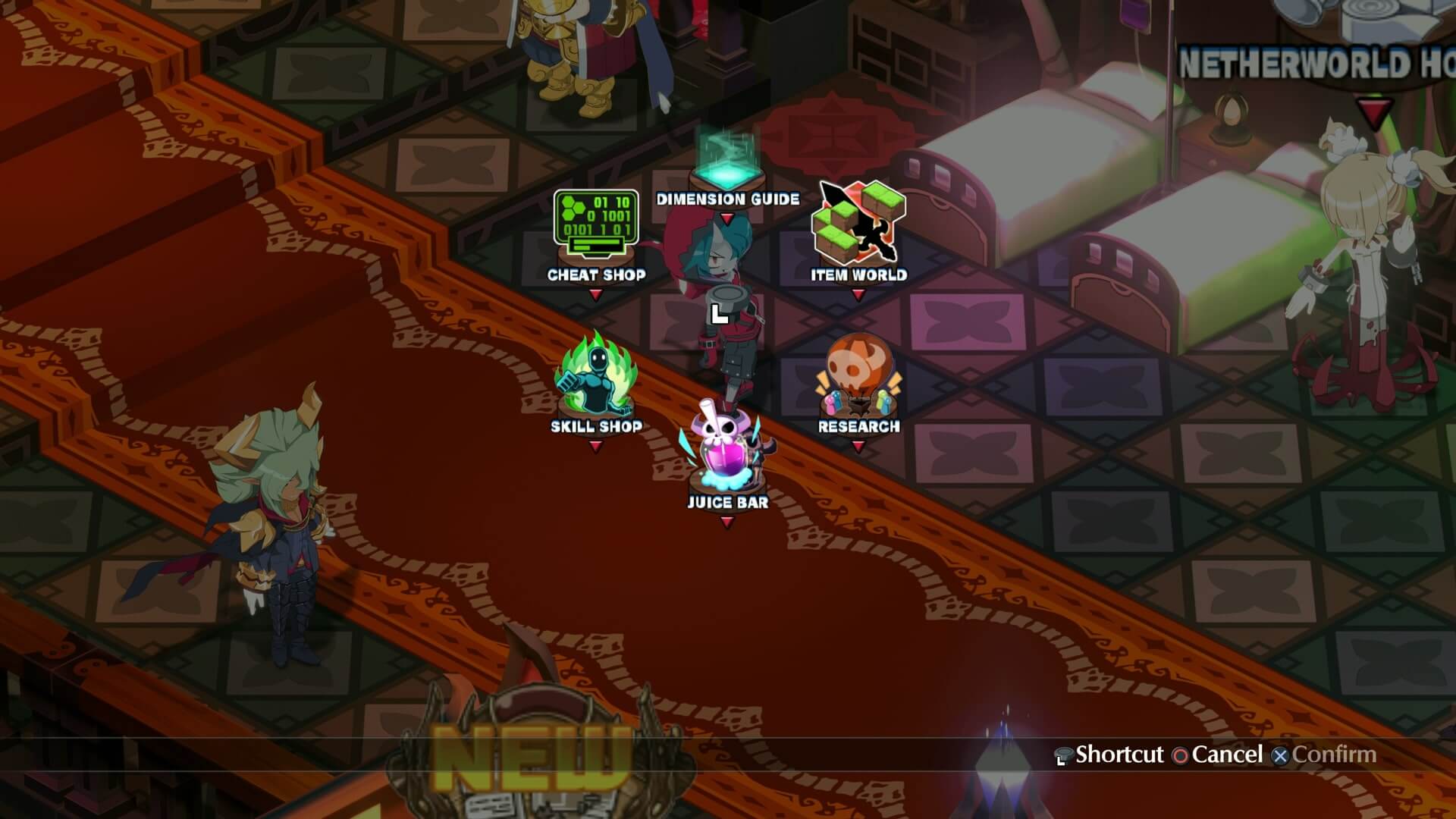Expand the red arrow under Research
1456x819 pixels.
[x=858, y=445]
